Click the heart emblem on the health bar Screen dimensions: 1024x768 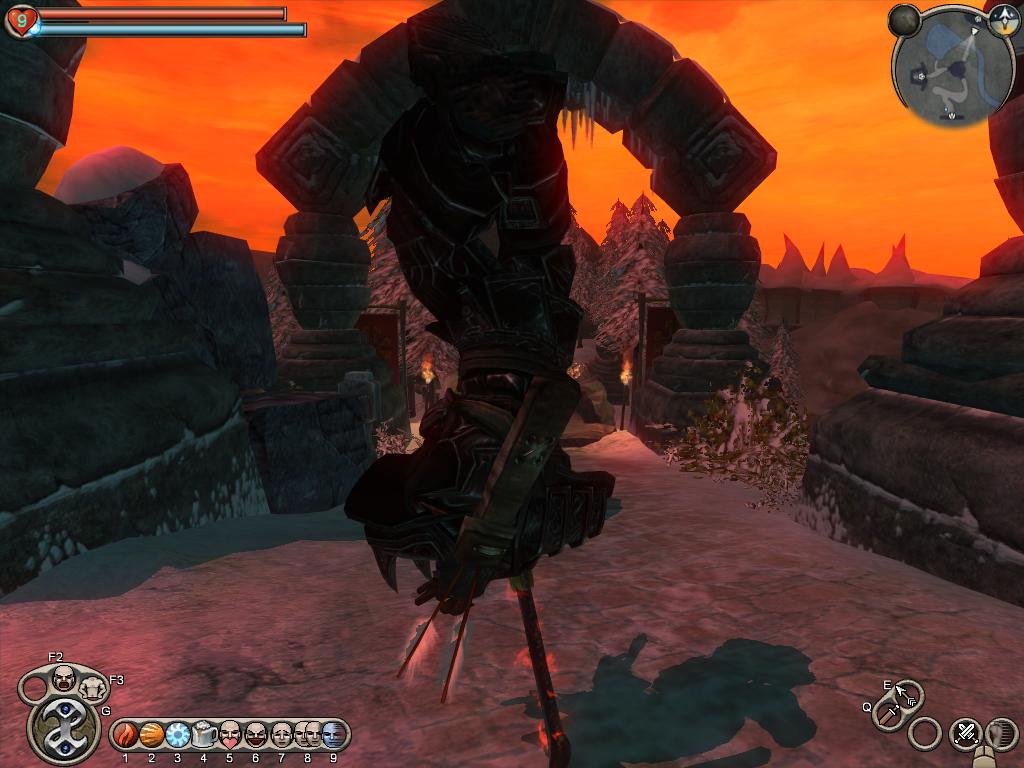(x=22, y=20)
